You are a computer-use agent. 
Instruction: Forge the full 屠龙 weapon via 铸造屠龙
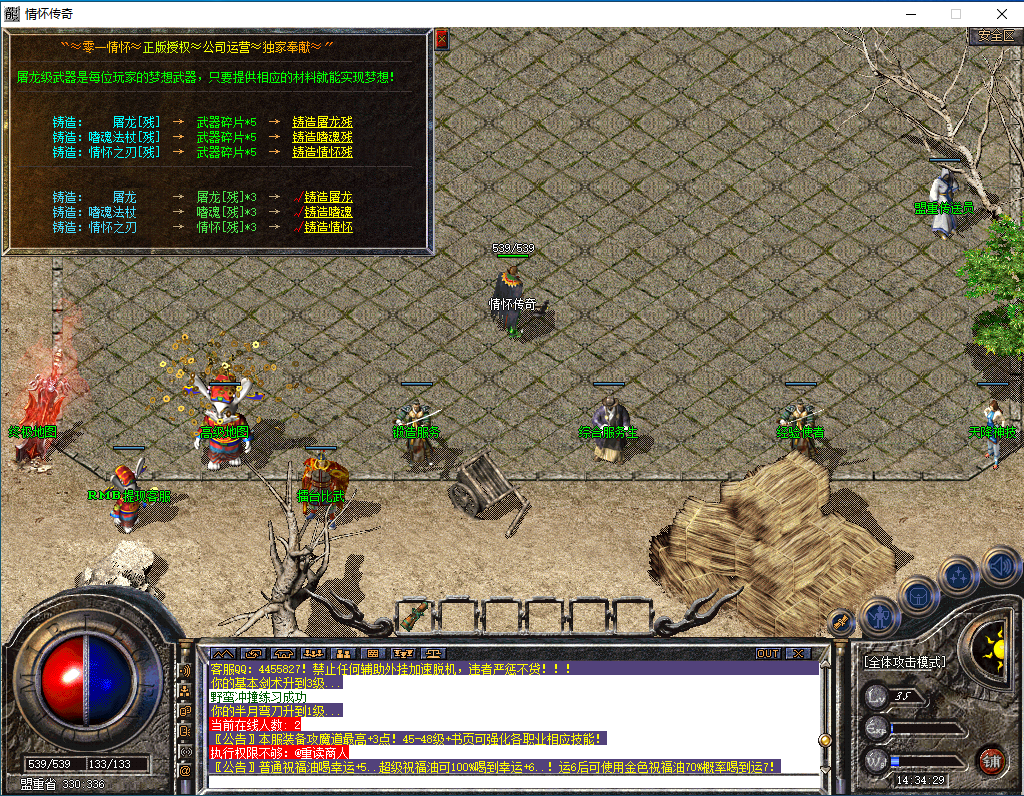(x=328, y=197)
